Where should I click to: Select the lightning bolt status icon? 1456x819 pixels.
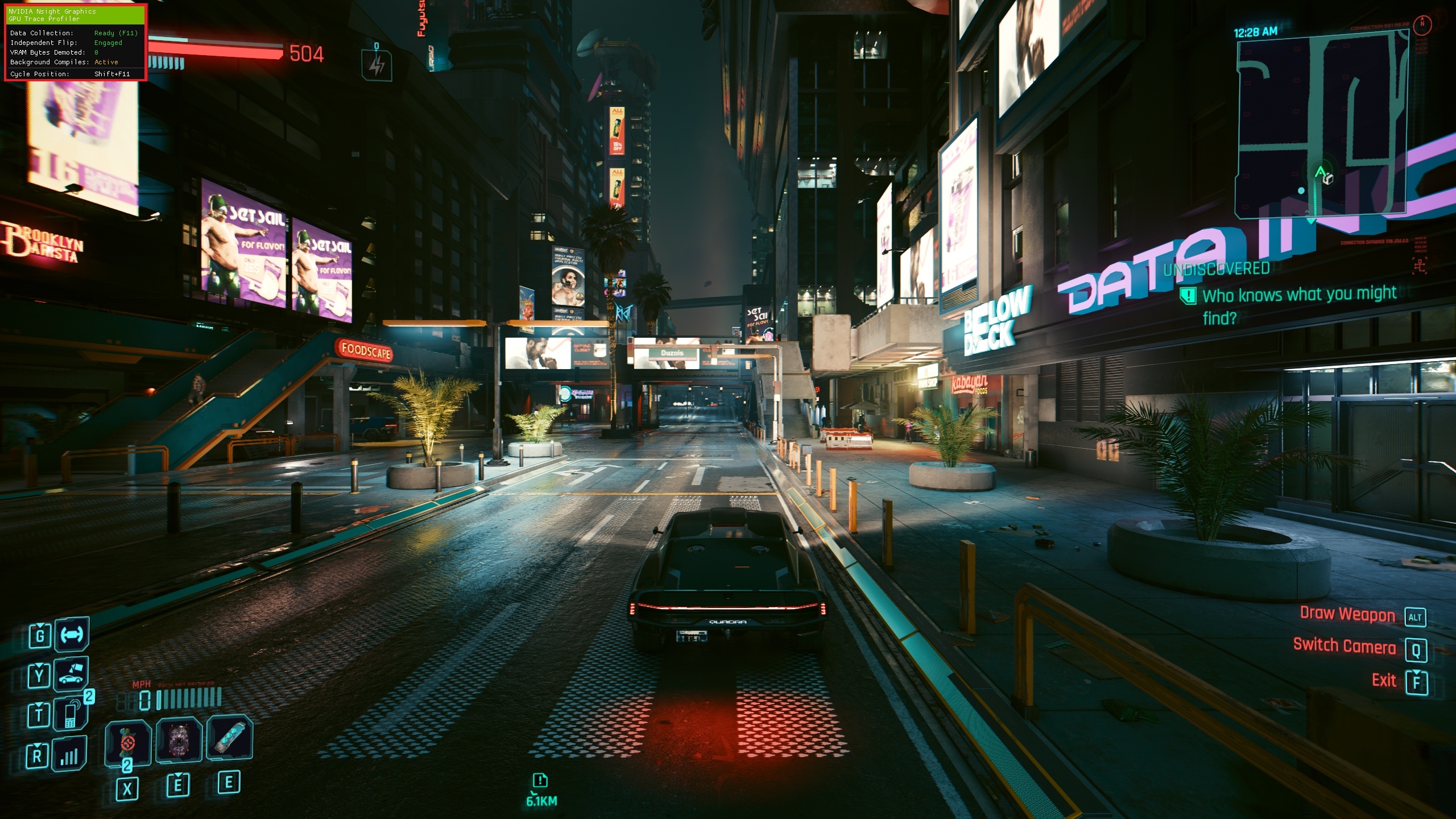coord(376,66)
